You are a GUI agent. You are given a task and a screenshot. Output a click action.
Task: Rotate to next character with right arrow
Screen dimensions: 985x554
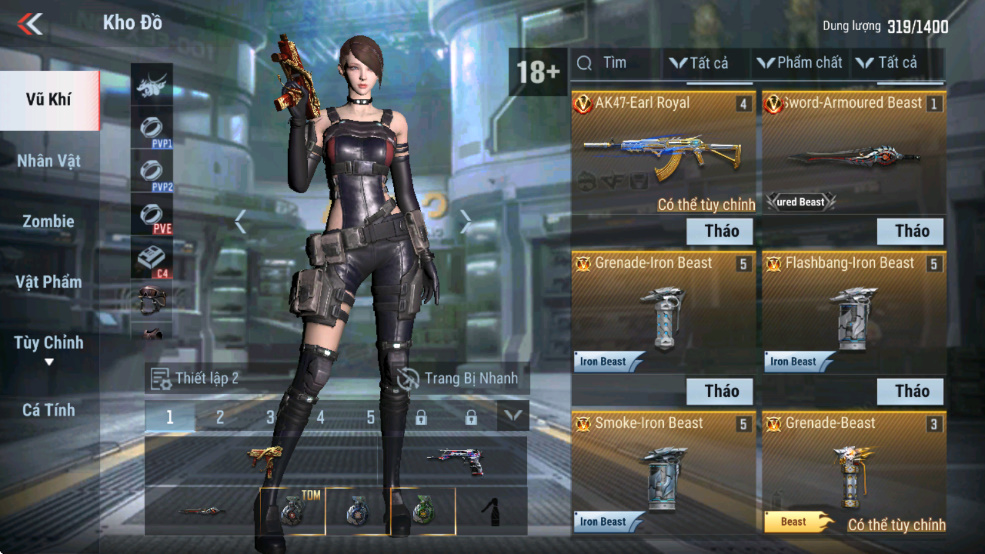pyautogui.click(x=465, y=222)
